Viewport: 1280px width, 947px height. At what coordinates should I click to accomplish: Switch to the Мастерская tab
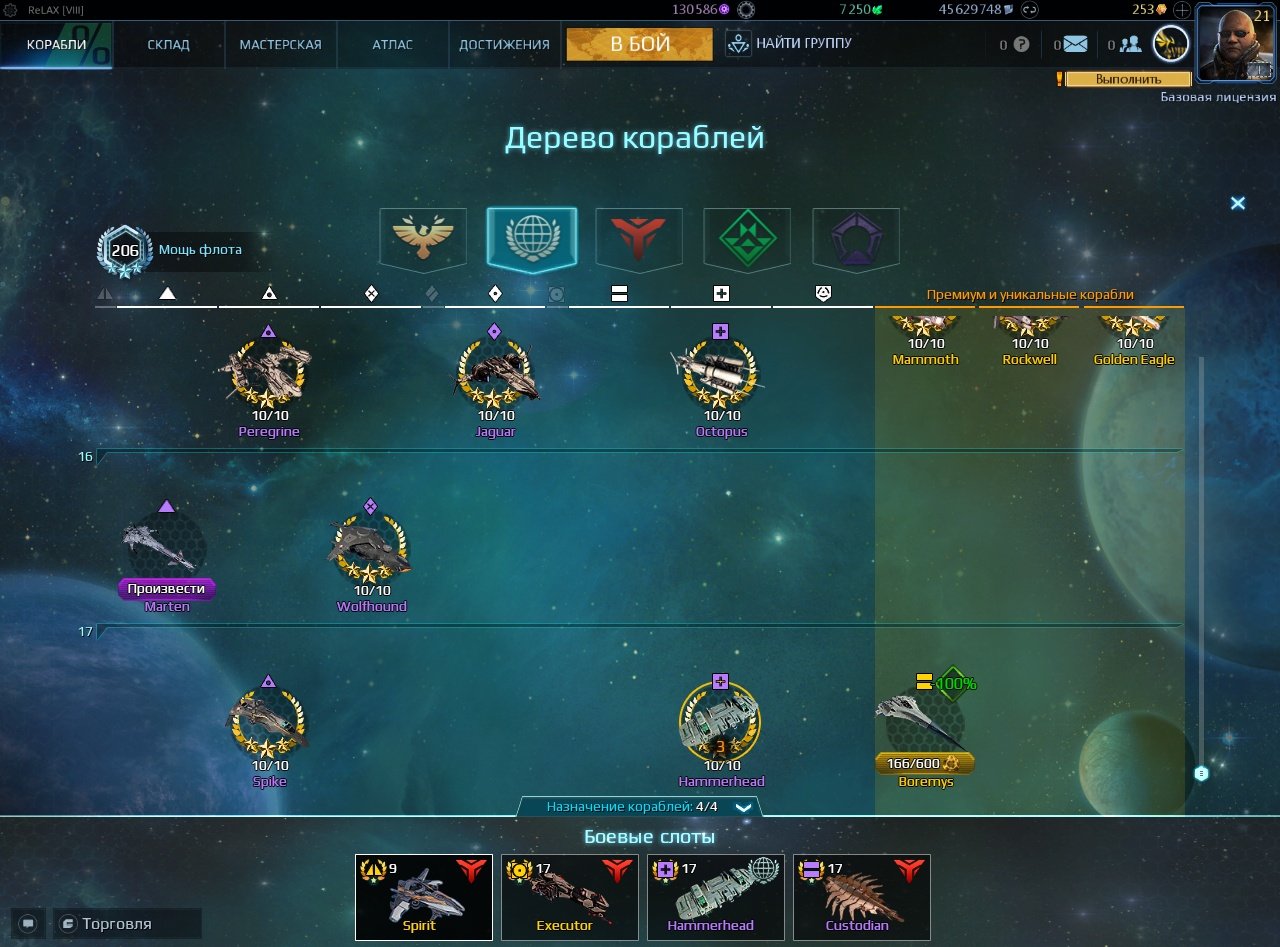click(280, 45)
